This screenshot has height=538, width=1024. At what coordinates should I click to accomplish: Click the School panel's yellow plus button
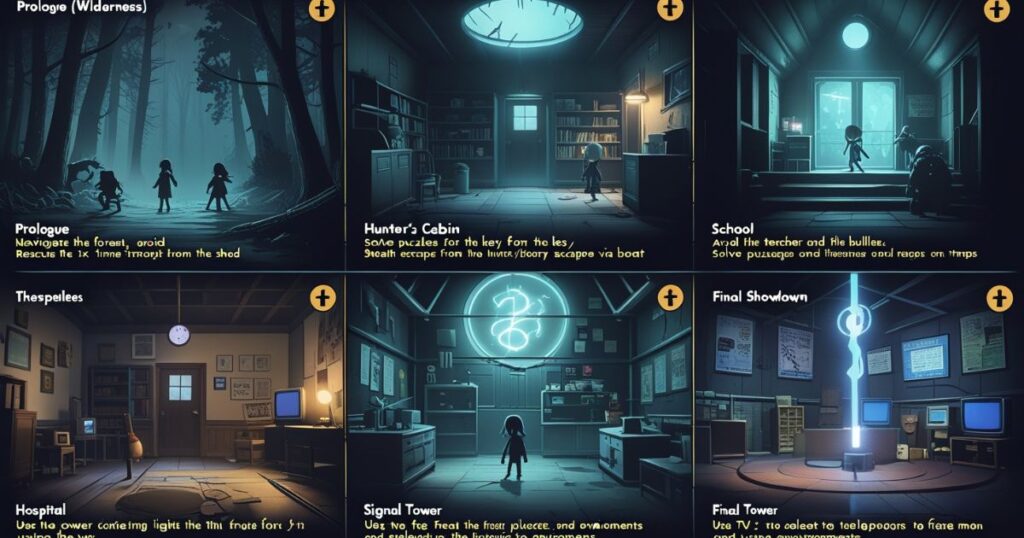[x=997, y=10]
